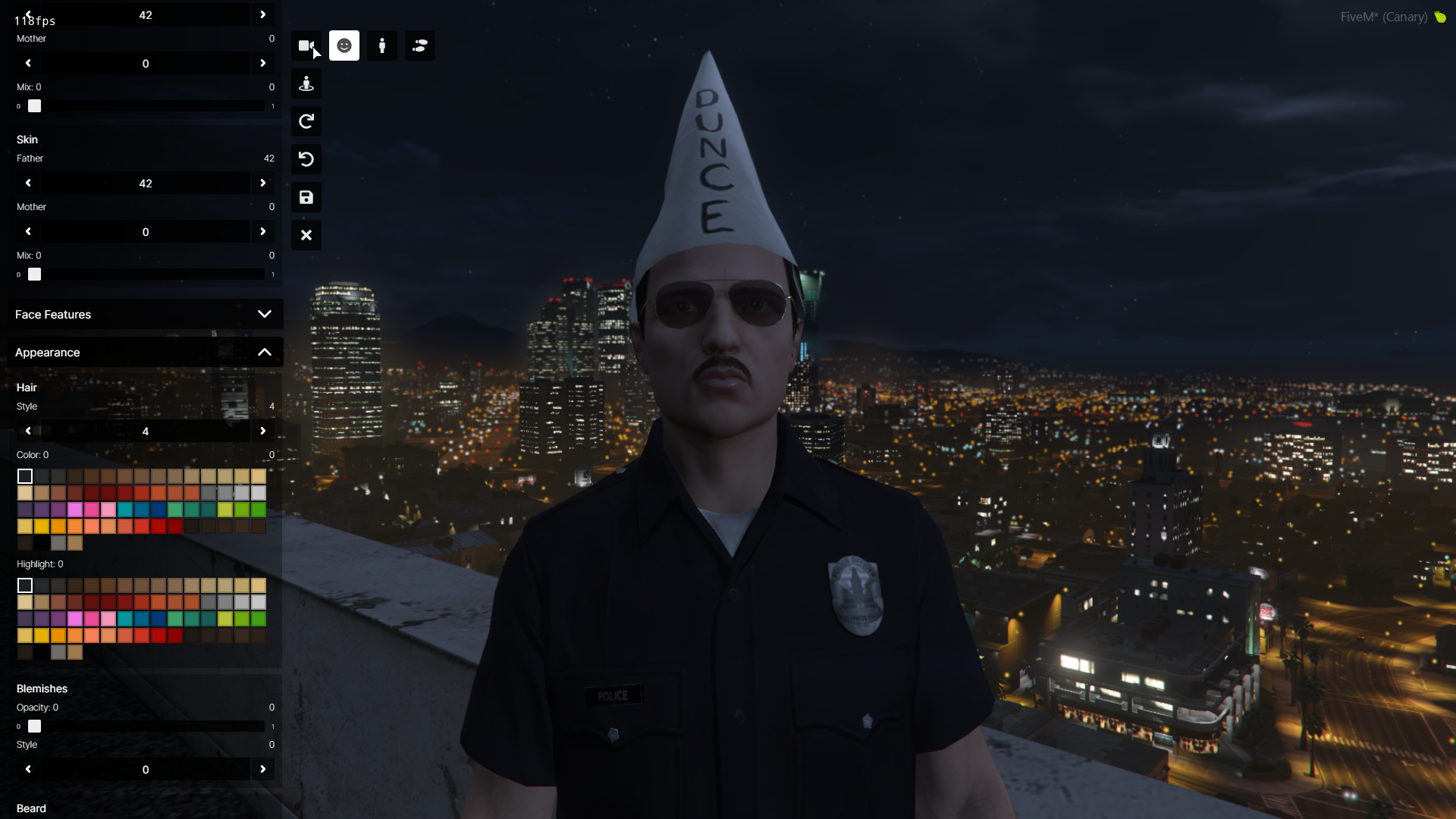Switch to the body camera view
This screenshot has height=819, width=1456.
pos(382,45)
